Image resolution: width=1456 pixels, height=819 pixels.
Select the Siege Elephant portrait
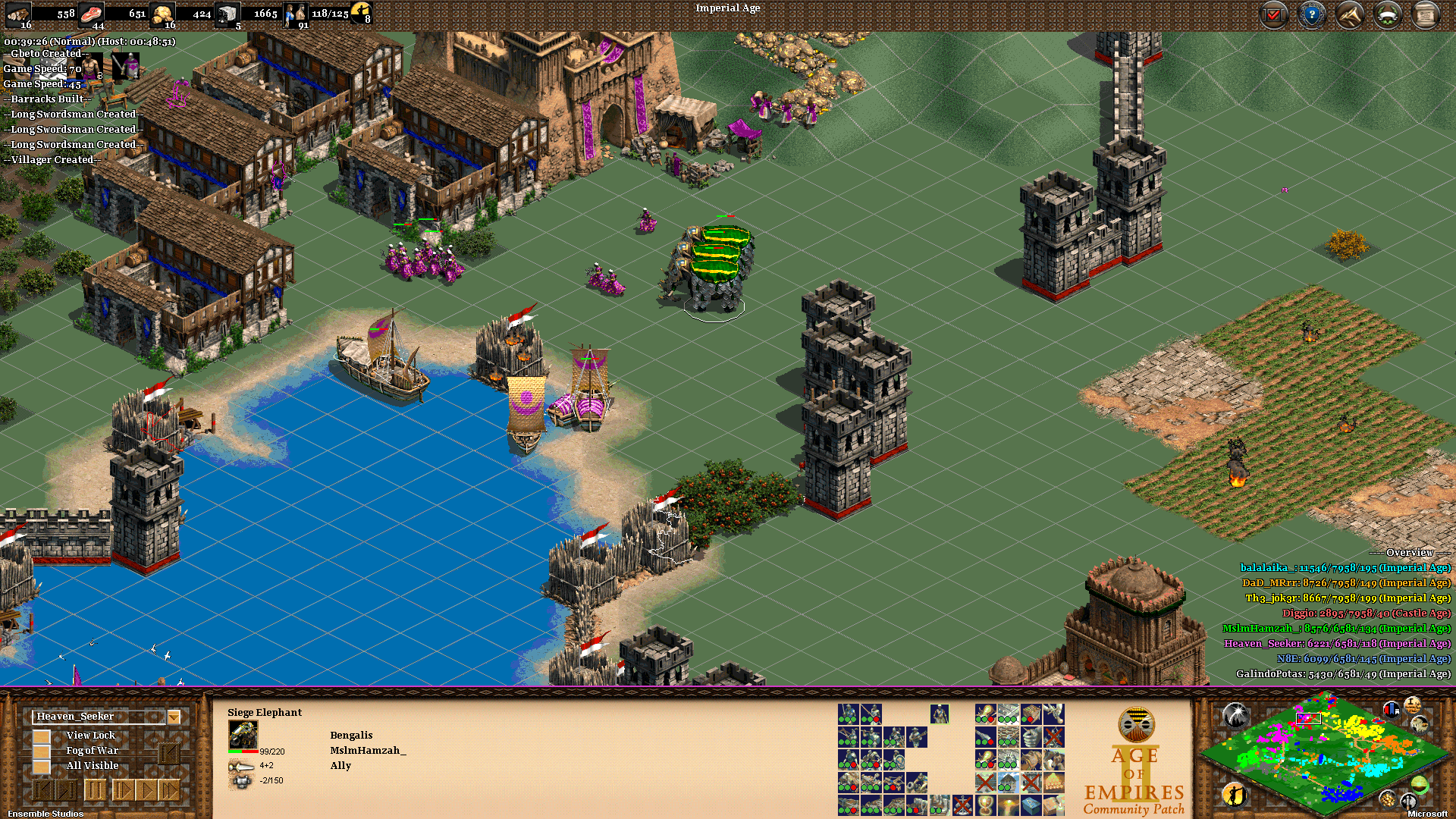pos(243,735)
